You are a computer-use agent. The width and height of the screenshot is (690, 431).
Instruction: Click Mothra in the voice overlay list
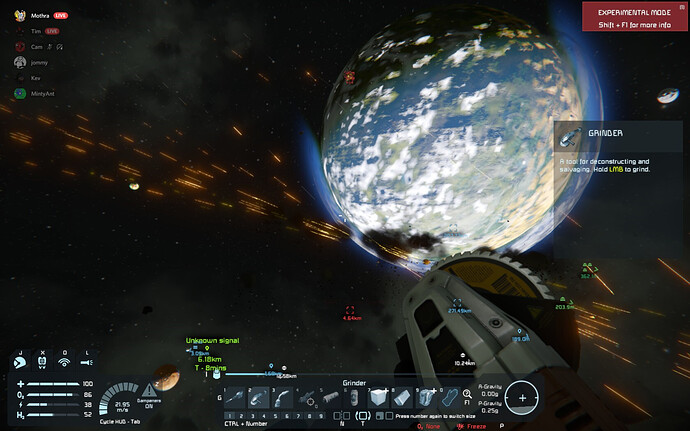pyautogui.click(x=40, y=16)
